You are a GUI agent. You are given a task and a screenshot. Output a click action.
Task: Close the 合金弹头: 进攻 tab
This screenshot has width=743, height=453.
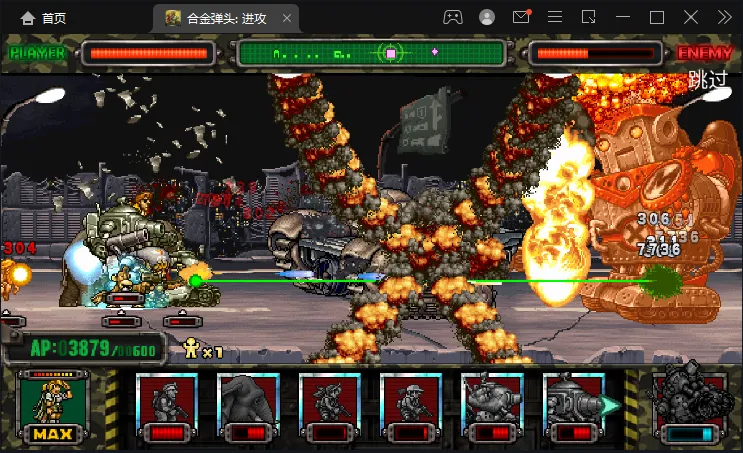coord(288,18)
